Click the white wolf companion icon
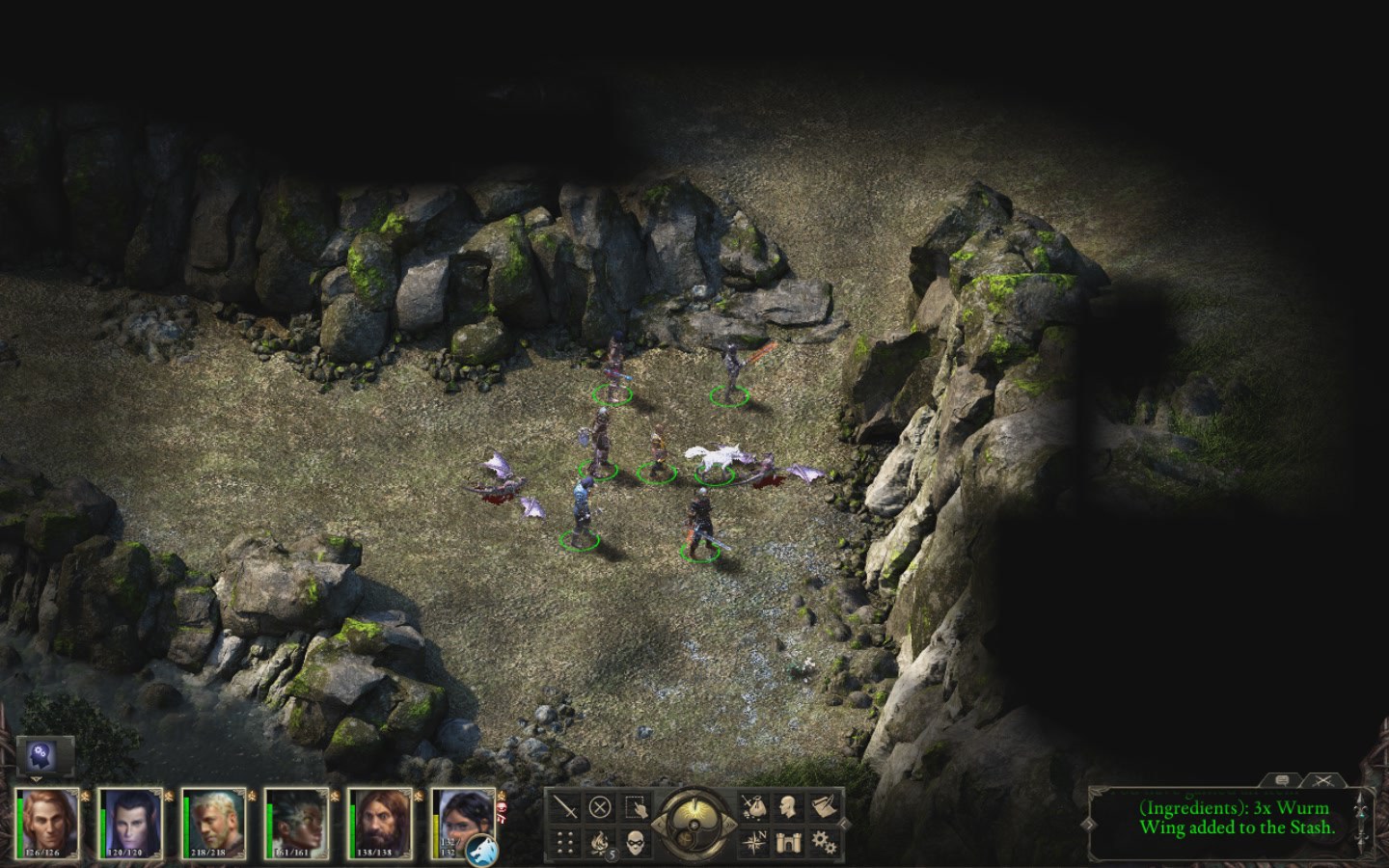 pyautogui.click(x=481, y=850)
